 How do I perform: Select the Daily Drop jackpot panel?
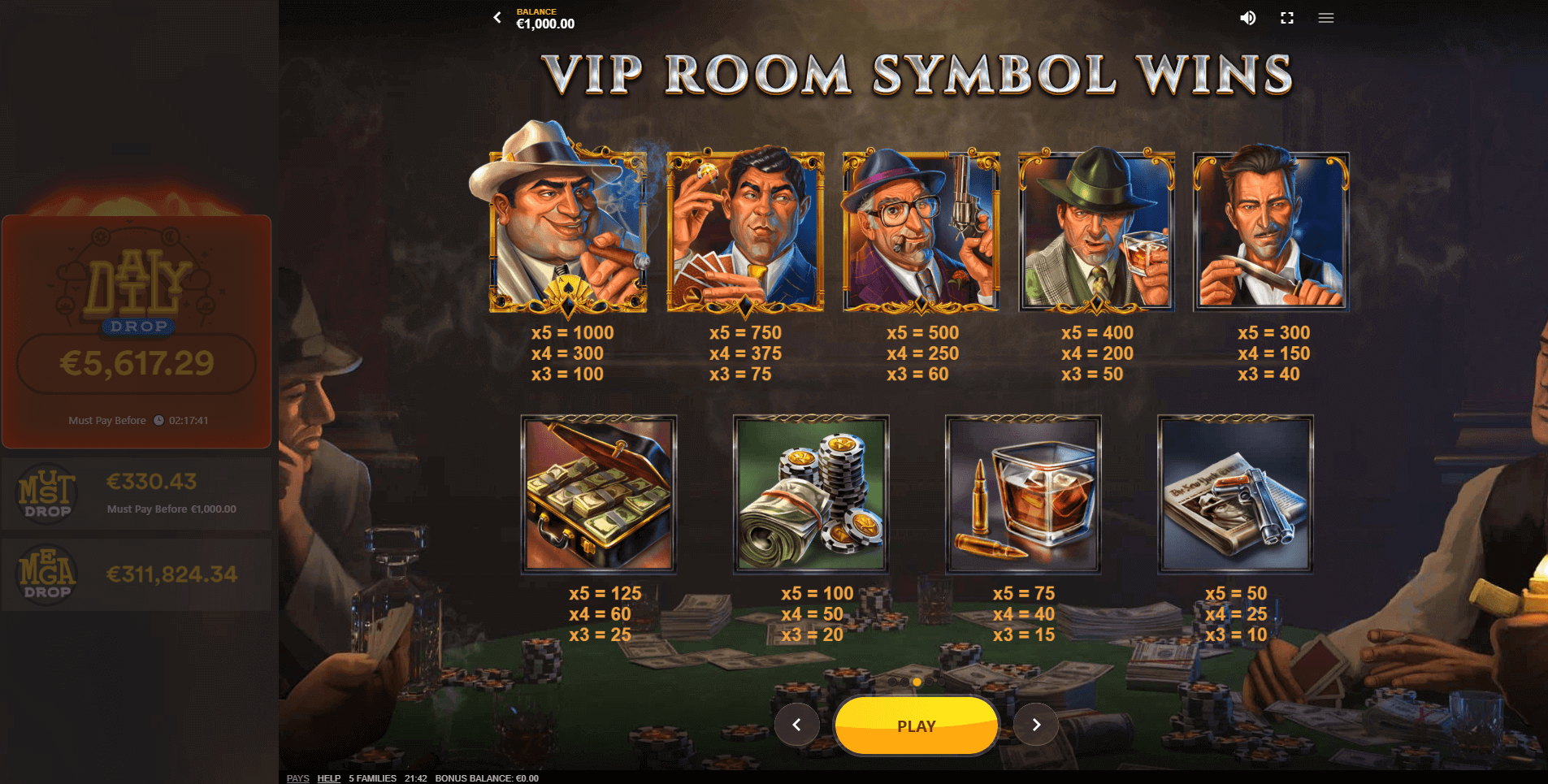point(137,331)
